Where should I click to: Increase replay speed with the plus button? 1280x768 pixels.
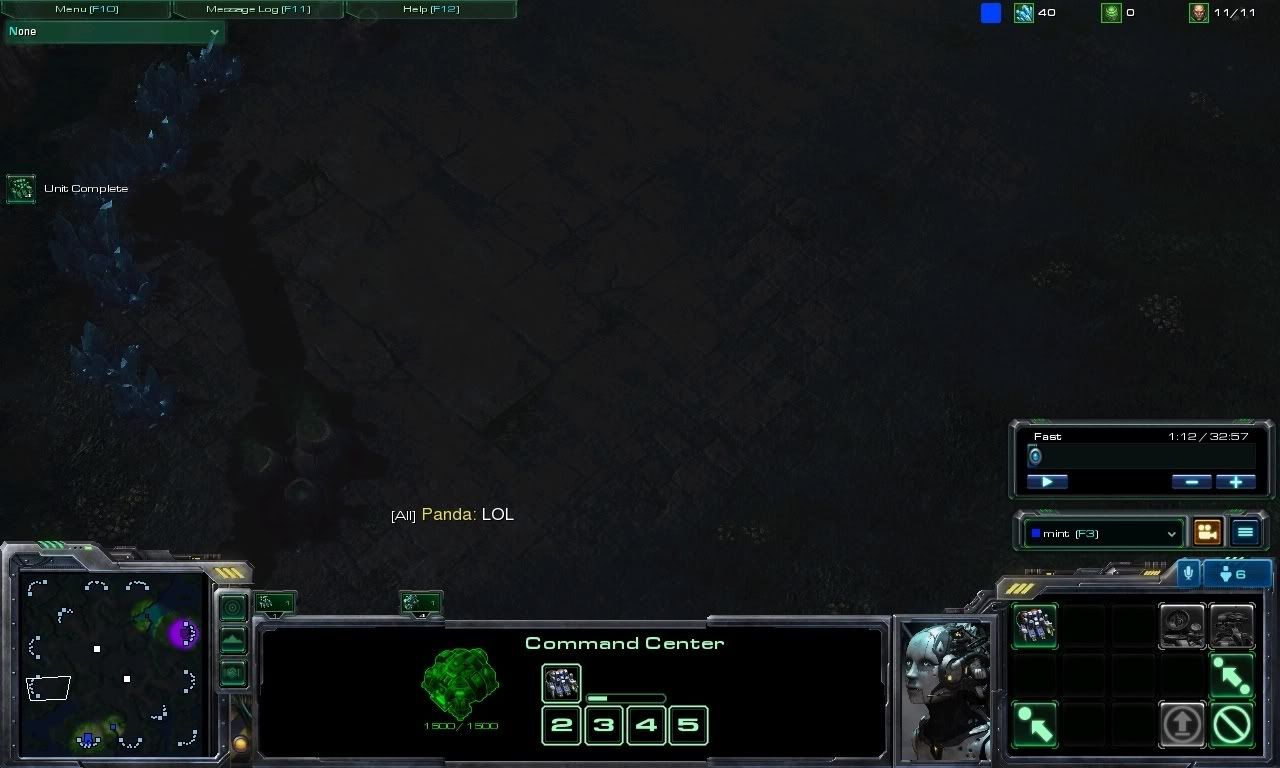click(x=1235, y=481)
